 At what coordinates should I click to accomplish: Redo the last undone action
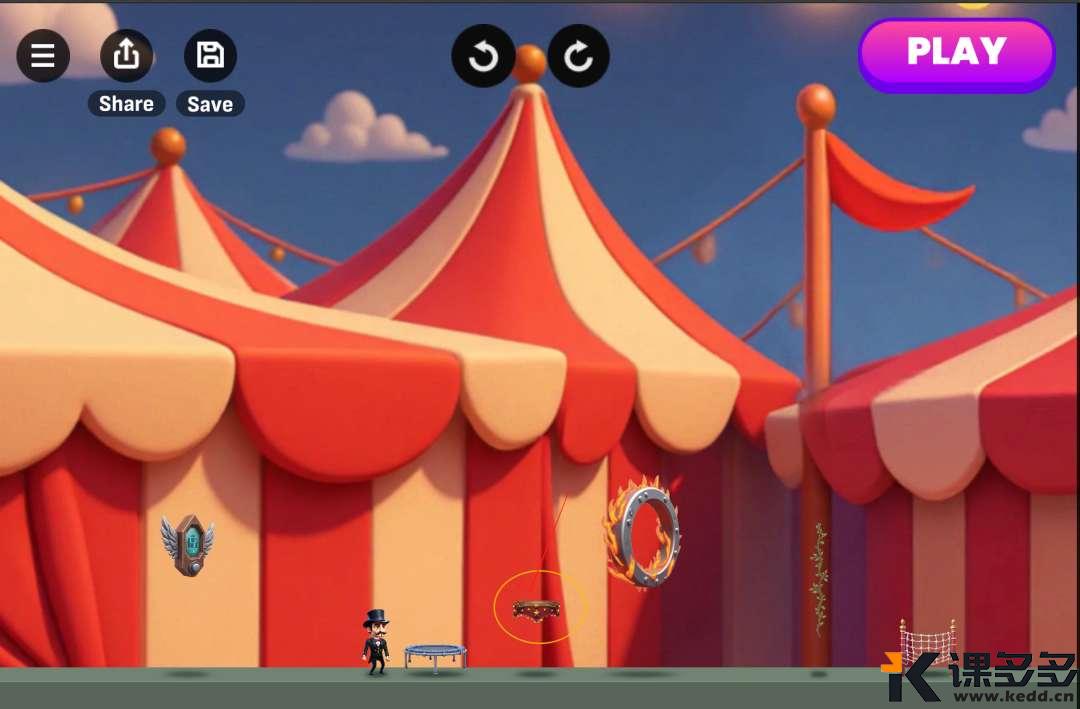(x=579, y=56)
